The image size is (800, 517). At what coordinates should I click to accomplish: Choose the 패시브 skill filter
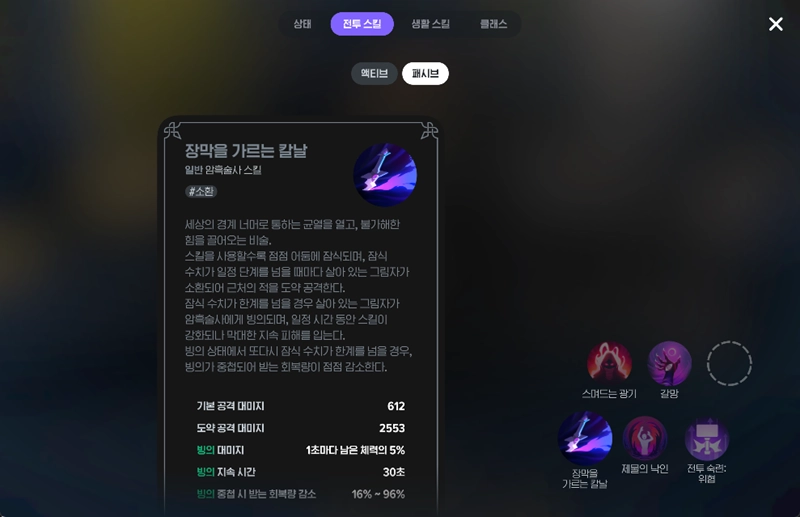pyautogui.click(x=425, y=74)
